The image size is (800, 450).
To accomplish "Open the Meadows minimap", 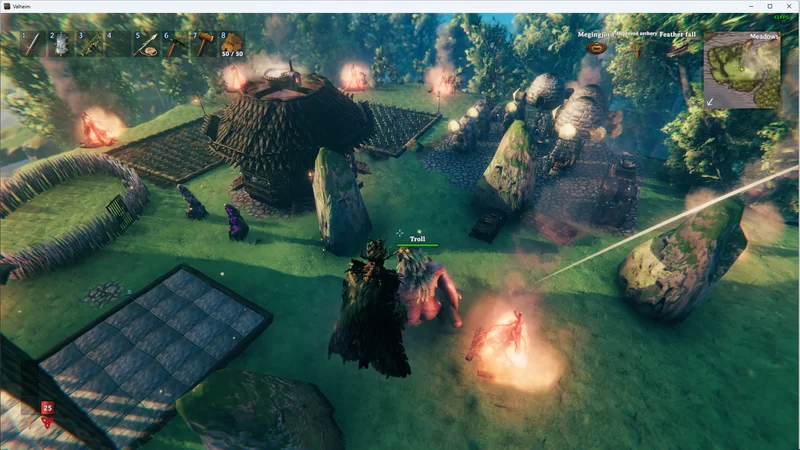I will (x=741, y=70).
